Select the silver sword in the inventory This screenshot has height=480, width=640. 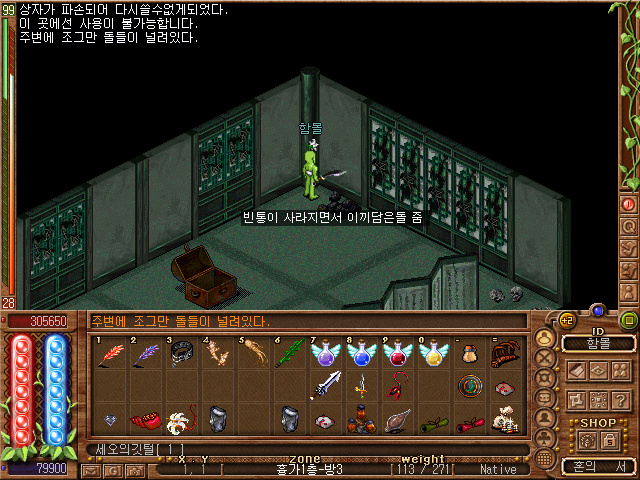(x=327, y=385)
